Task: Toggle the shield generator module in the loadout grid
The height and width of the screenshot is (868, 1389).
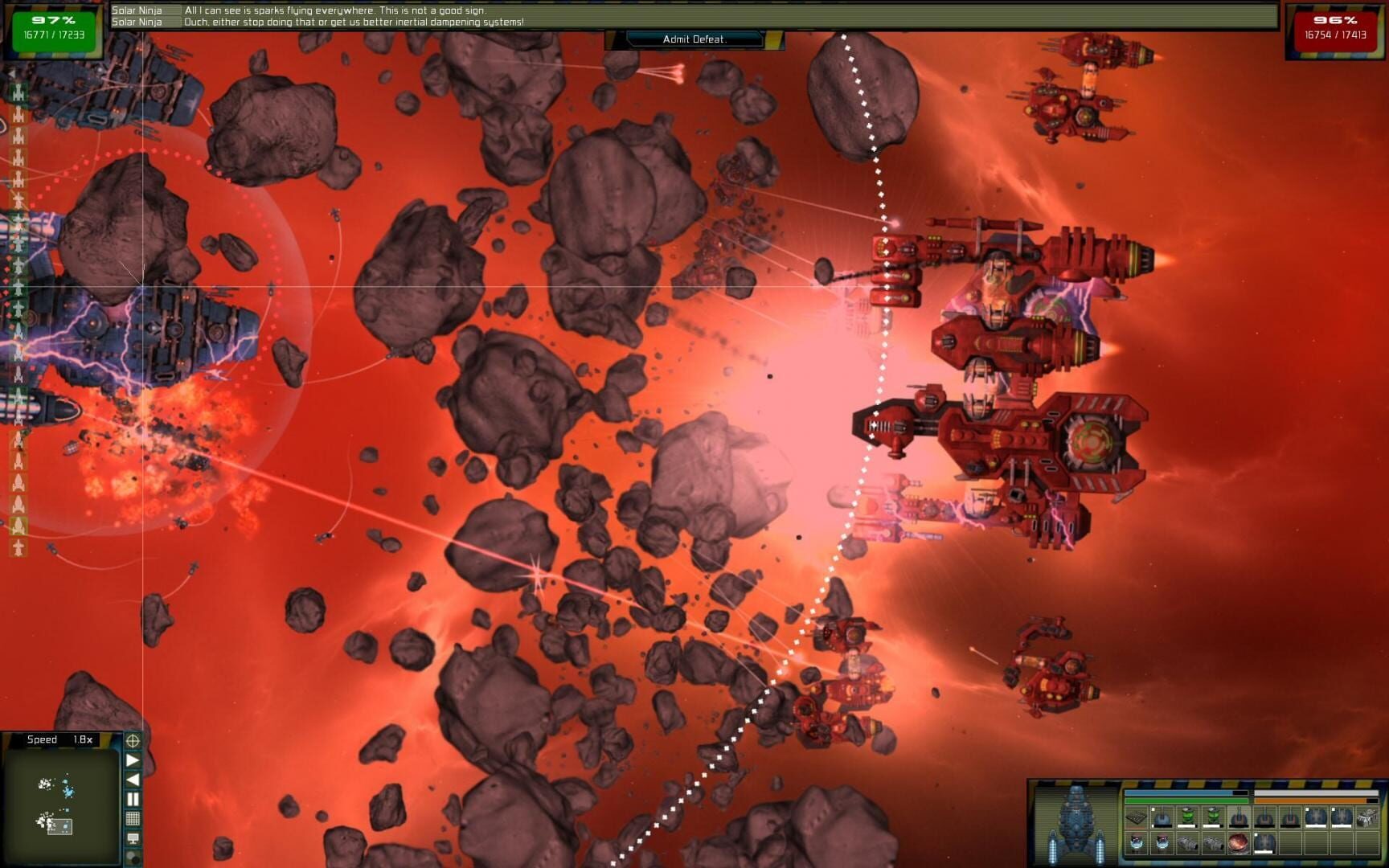Action: (x=1317, y=816)
